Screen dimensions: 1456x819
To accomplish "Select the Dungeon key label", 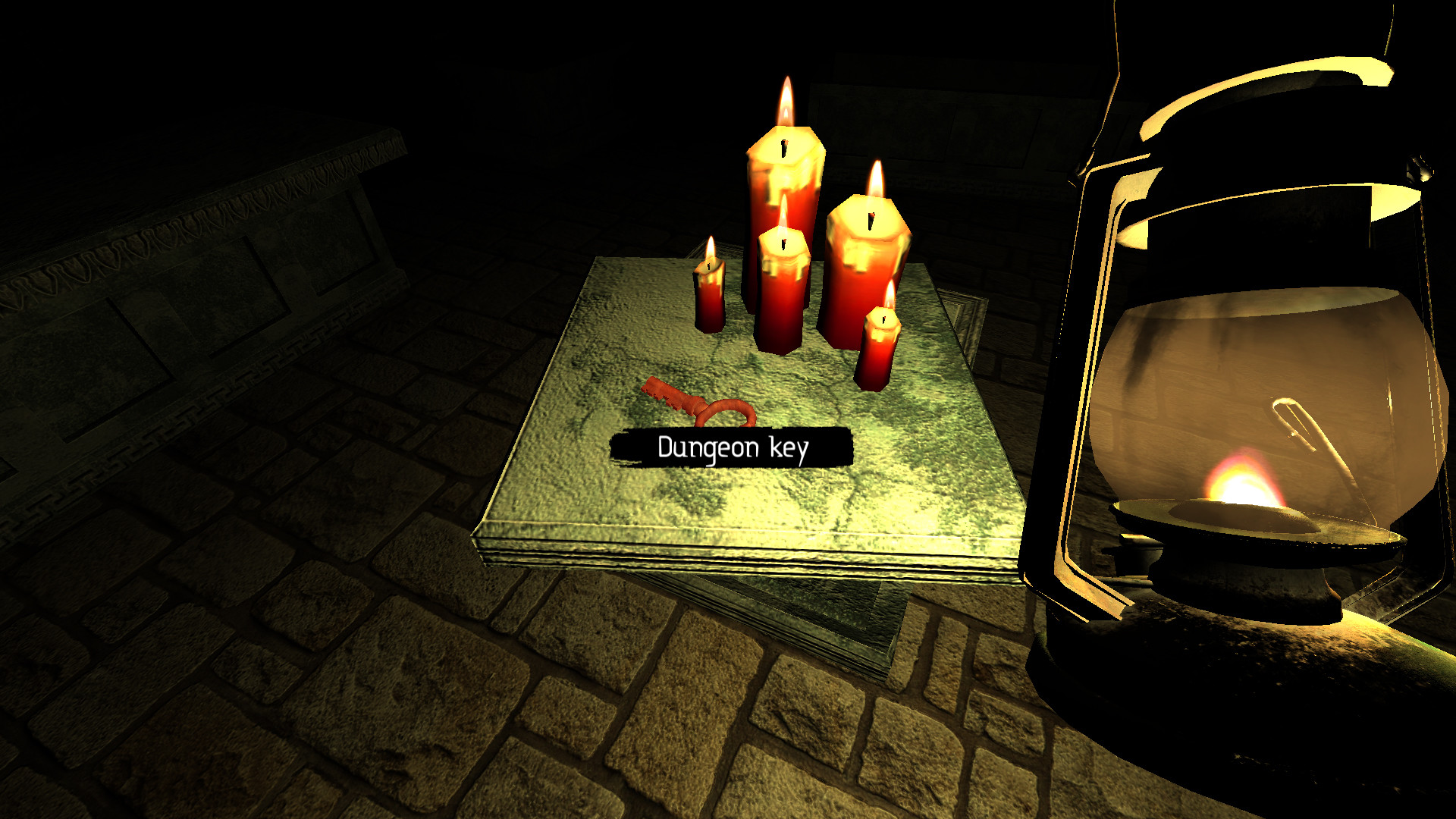I will (732, 447).
